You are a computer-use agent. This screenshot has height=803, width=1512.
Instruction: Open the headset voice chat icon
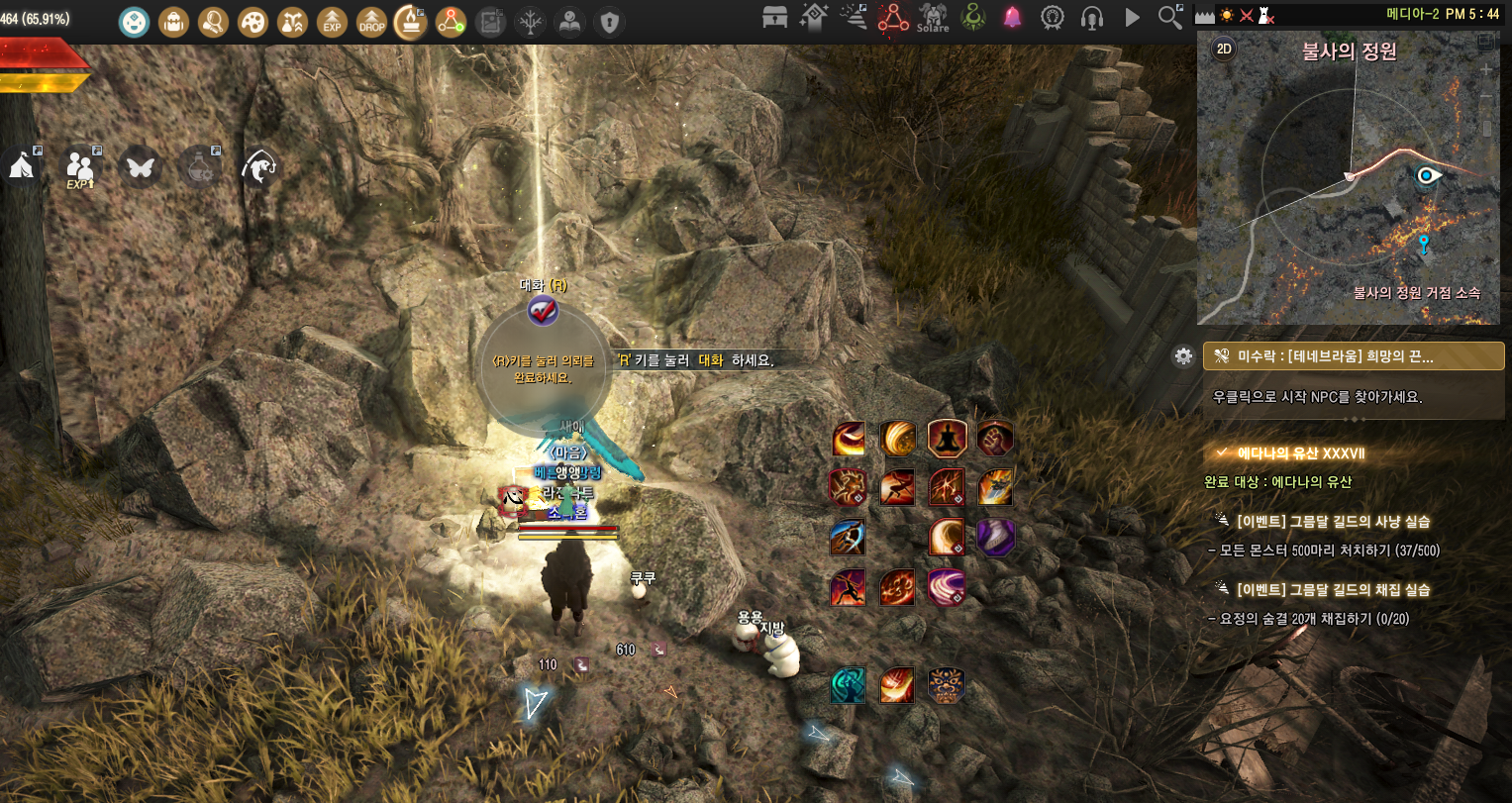tap(1092, 17)
